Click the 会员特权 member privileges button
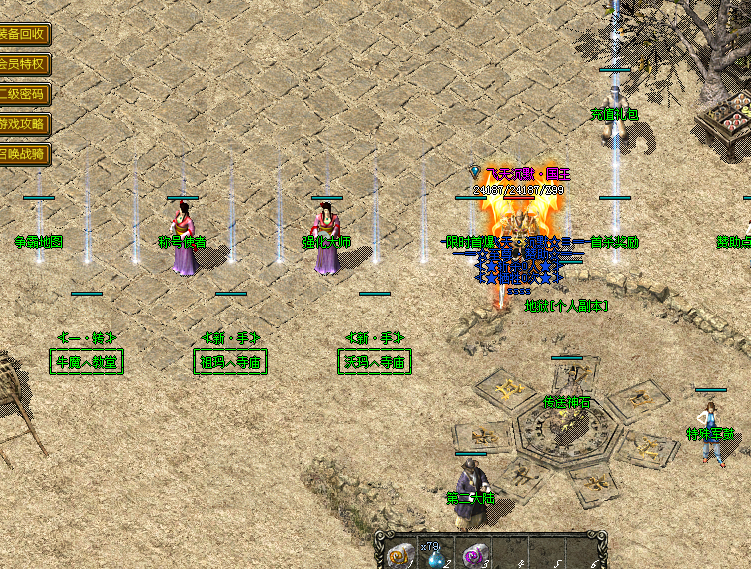Image resolution: width=751 pixels, height=569 pixels. [22, 64]
